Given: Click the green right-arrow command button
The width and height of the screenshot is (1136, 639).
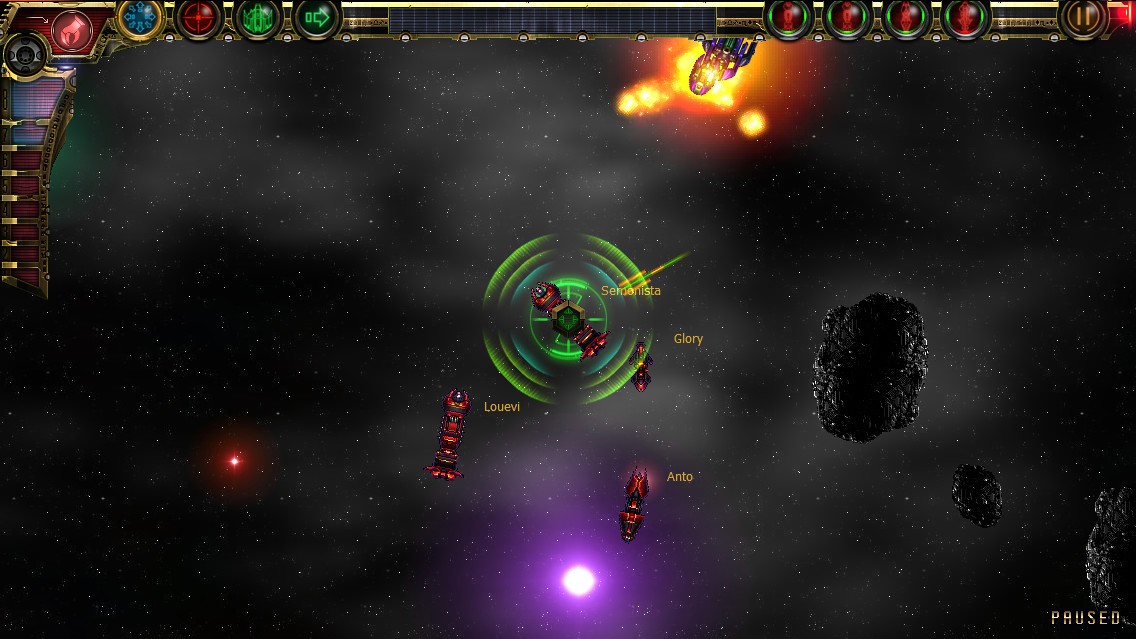Looking at the screenshot, I should [x=318, y=18].
